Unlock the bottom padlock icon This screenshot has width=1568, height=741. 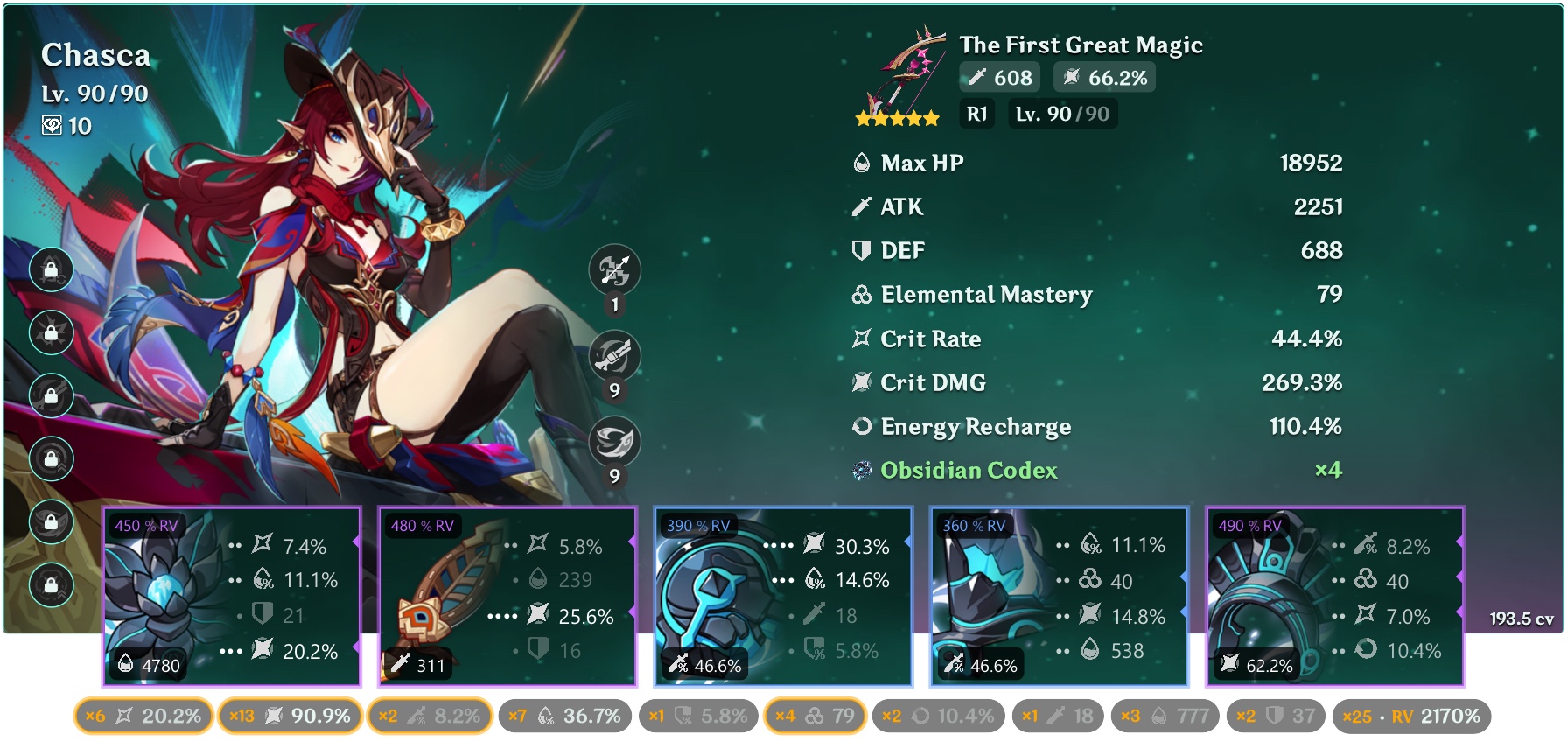51,582
